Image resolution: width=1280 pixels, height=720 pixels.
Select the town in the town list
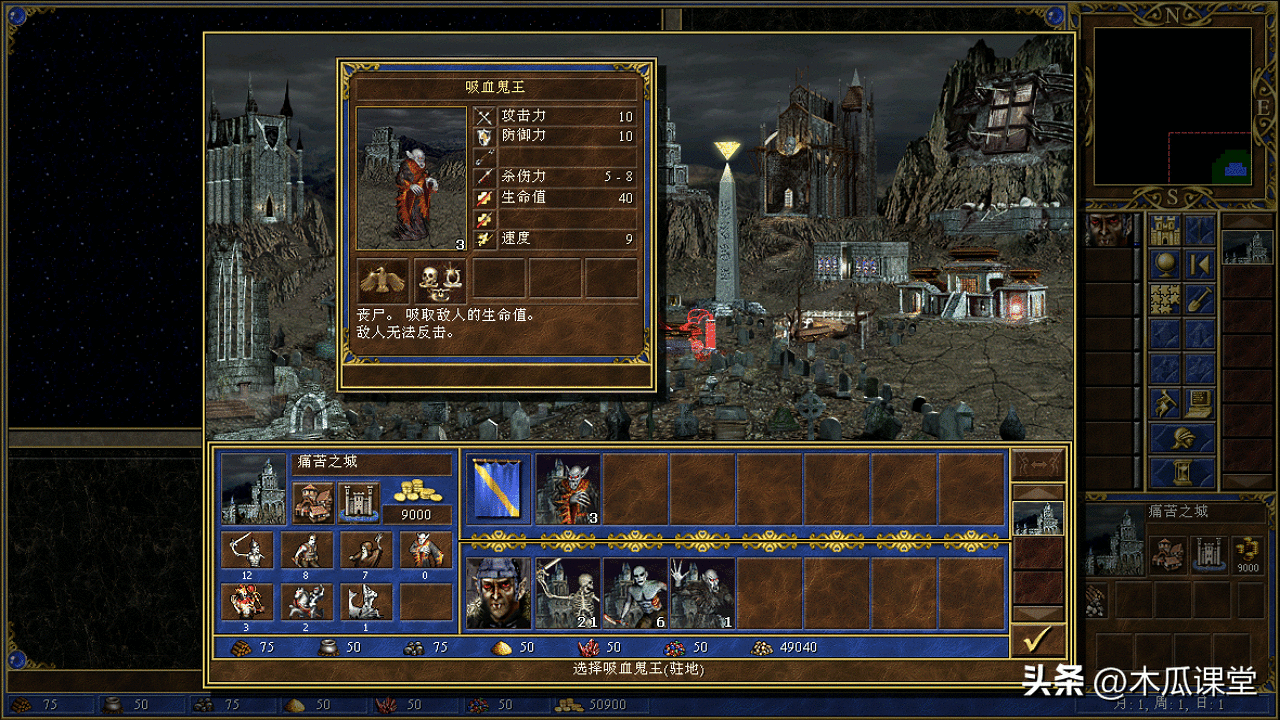click(1037, 518)
